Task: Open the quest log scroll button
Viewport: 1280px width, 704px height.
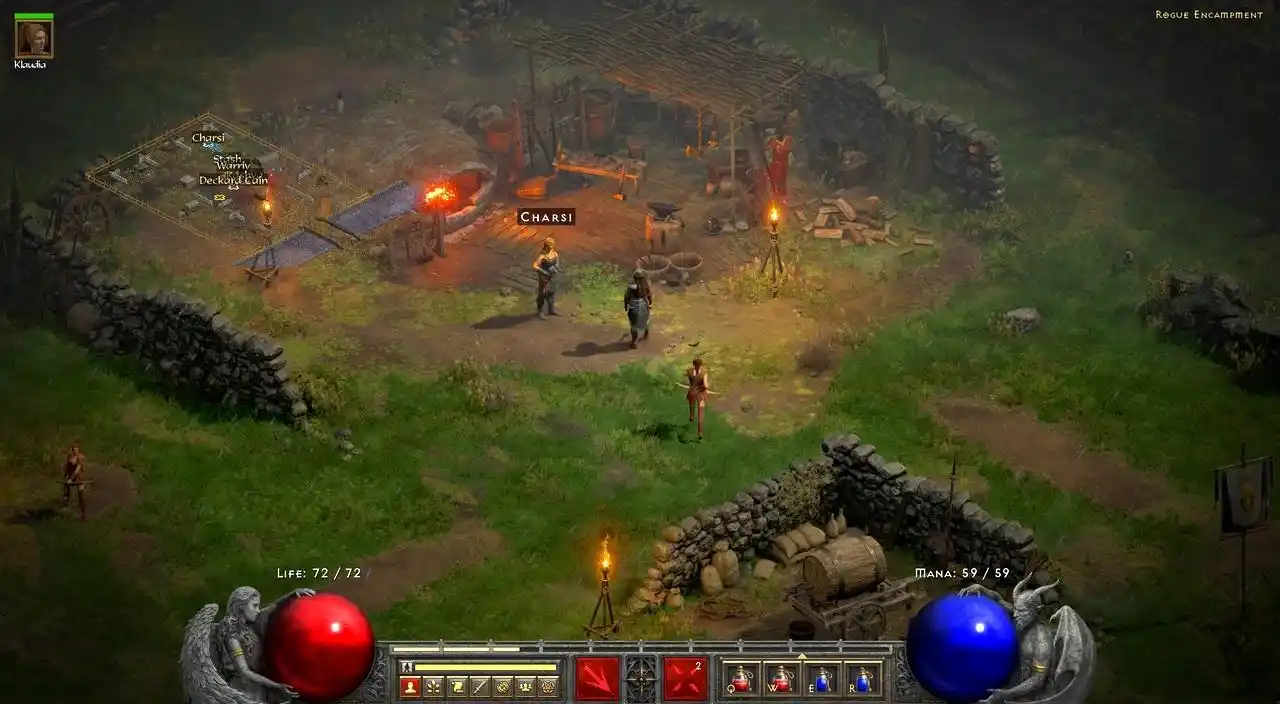Action: (456, 686)
